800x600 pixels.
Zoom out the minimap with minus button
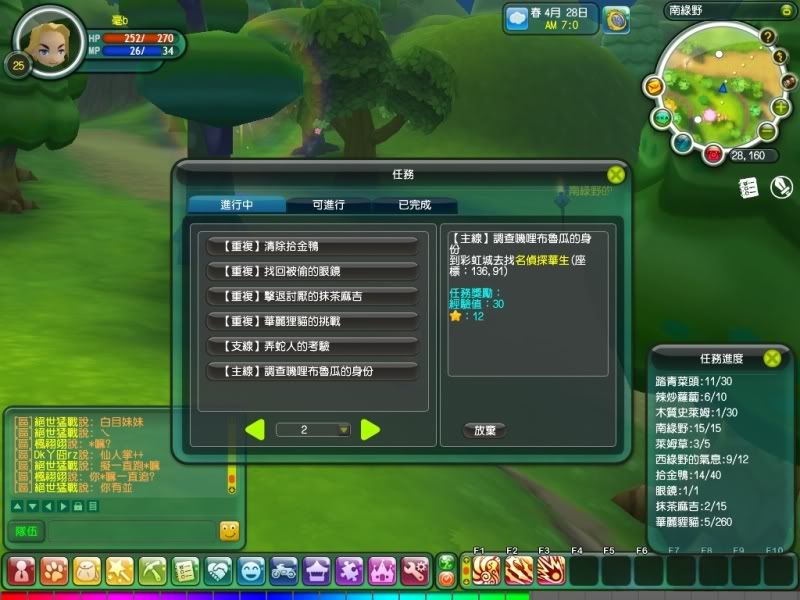[767, 131]
